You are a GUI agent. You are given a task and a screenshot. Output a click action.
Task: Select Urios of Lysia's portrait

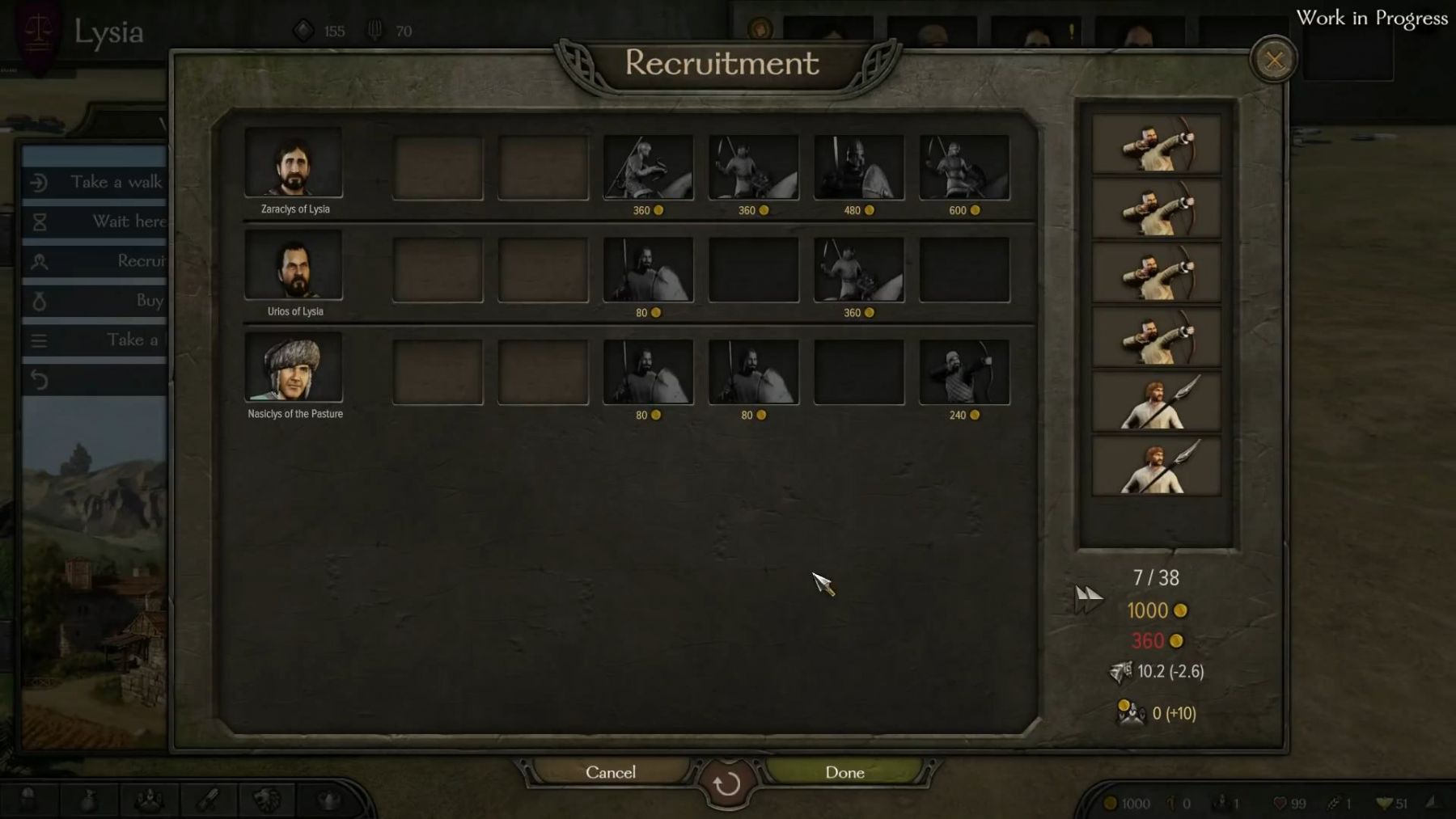tap(294, 265)
